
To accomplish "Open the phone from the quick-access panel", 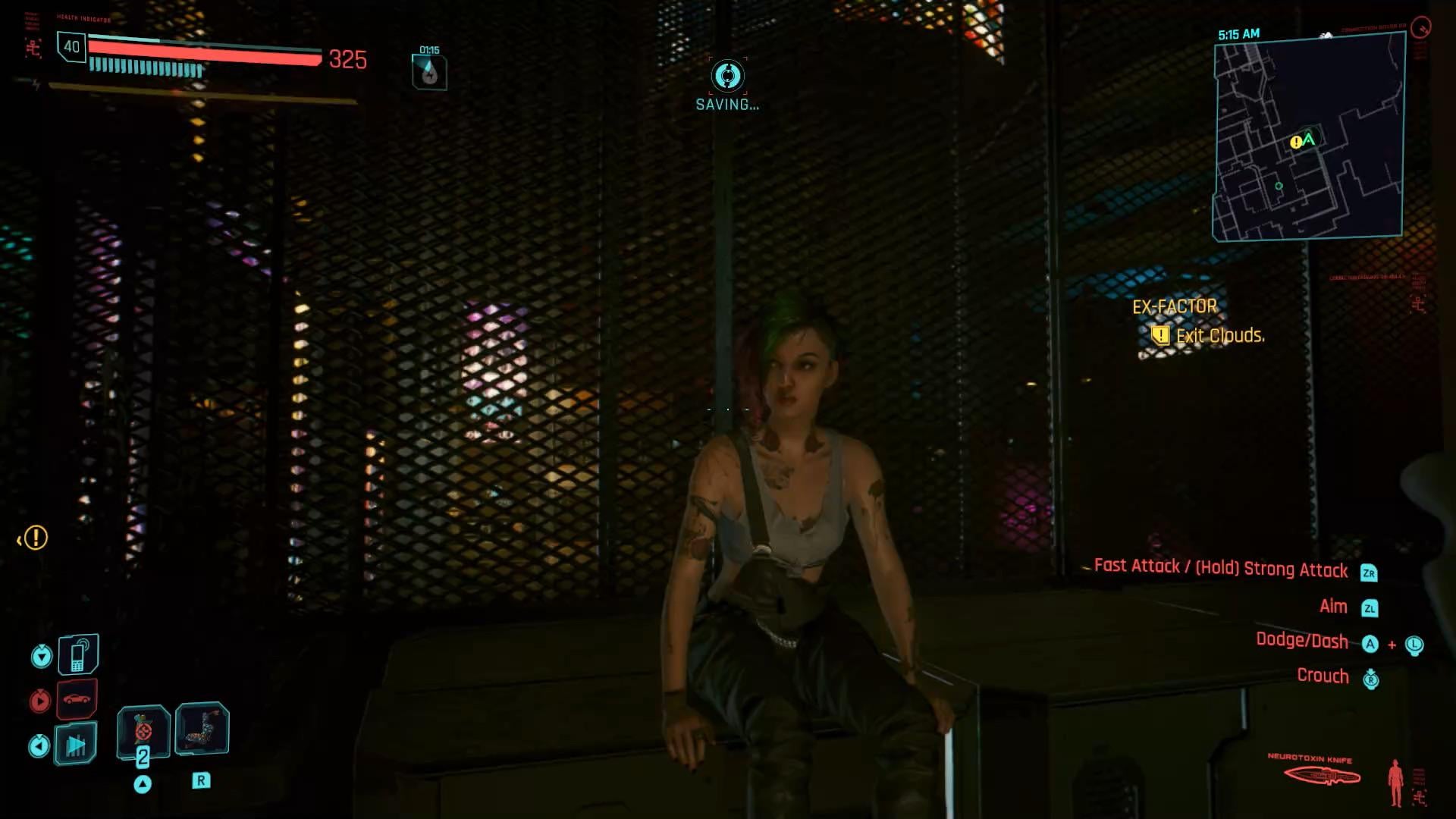I will click(x=78, y=654).
